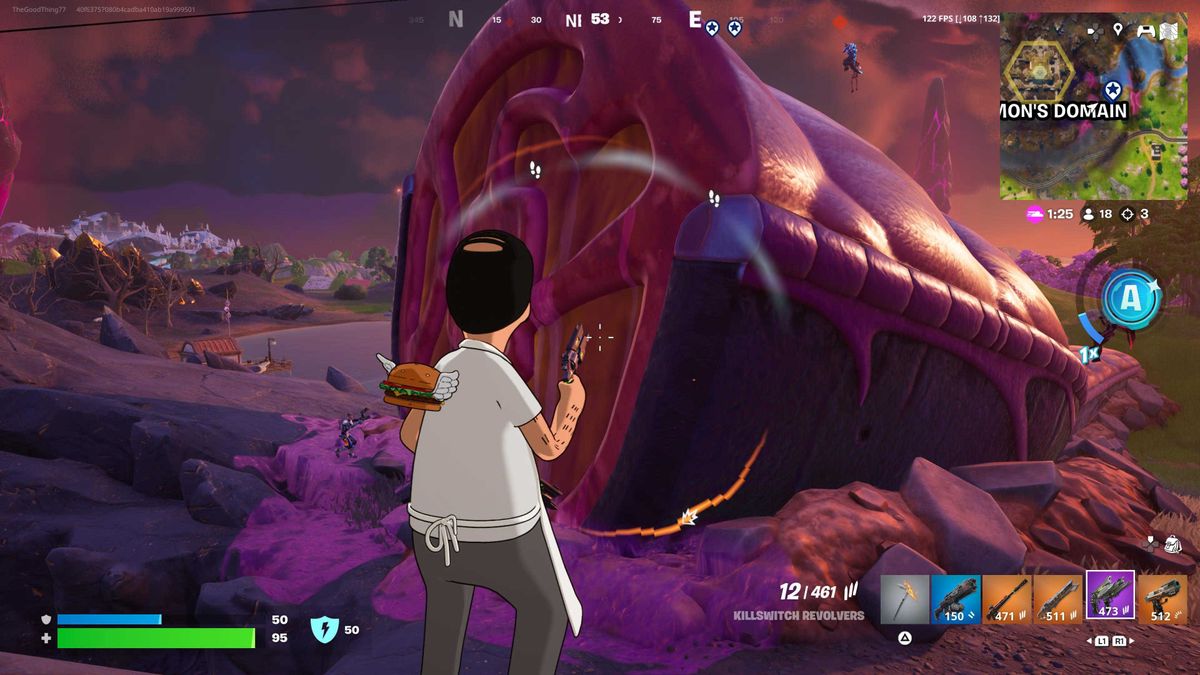
Task: Click the blue star marker on the minimap
Action: coord(1111,89)
